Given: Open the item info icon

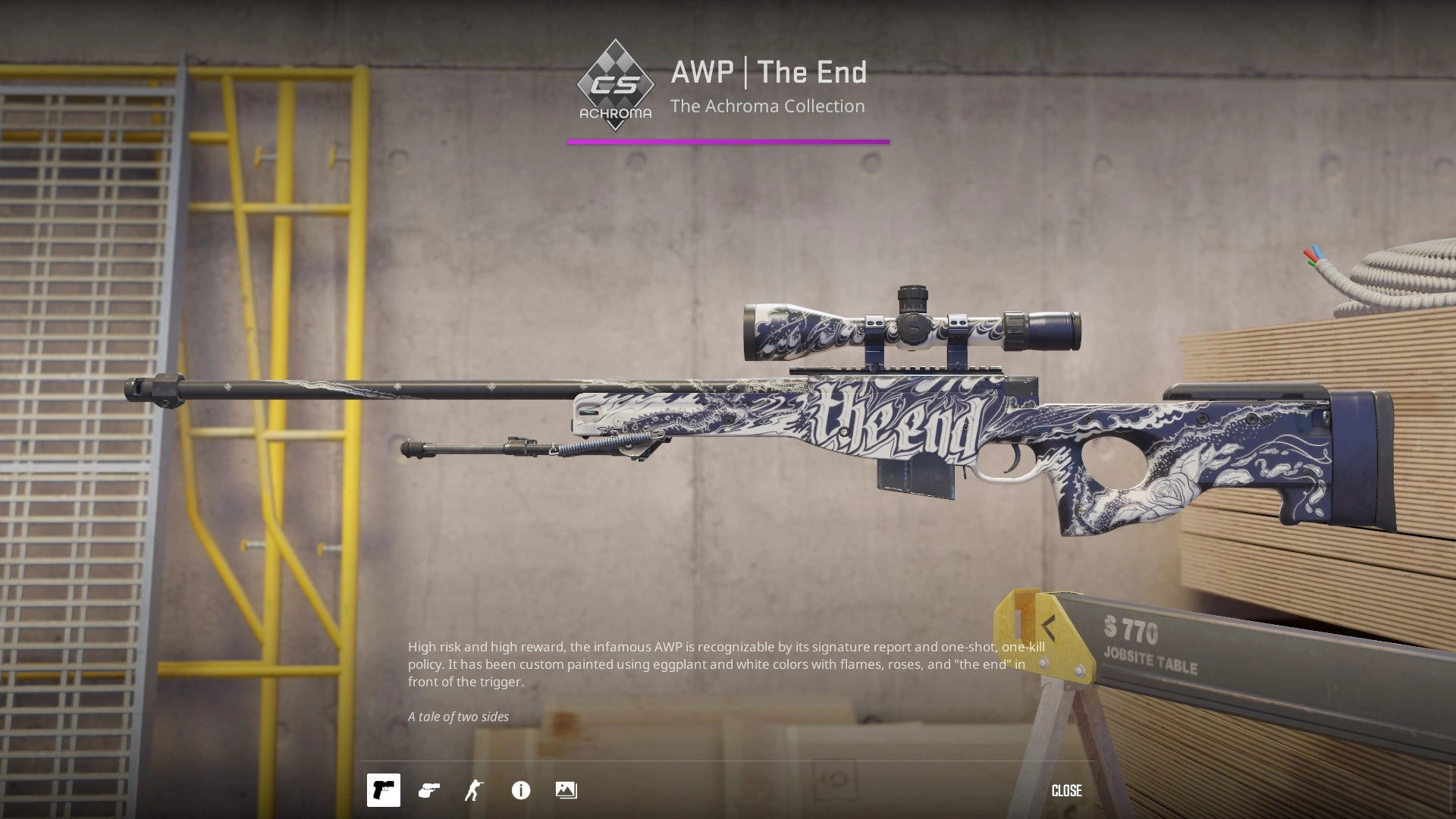Looking at the screenshot, I should click(x=521, y=790).
